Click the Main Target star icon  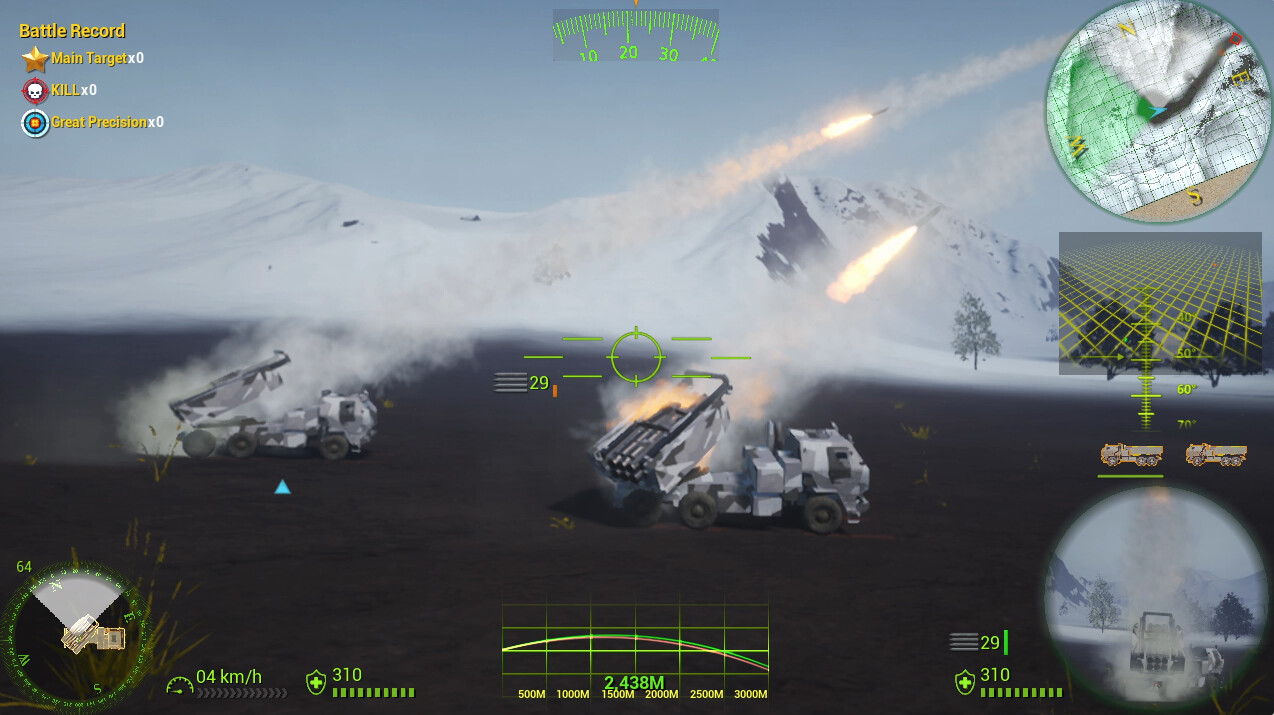[x=36, y=59]
